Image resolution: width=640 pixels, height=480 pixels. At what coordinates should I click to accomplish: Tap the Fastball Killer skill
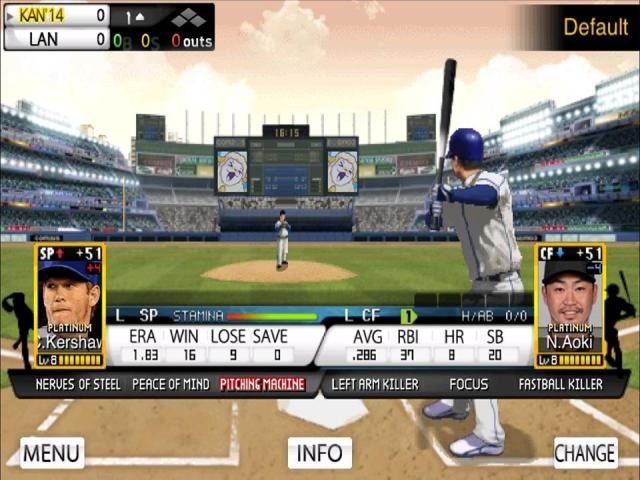click(560, 384)
